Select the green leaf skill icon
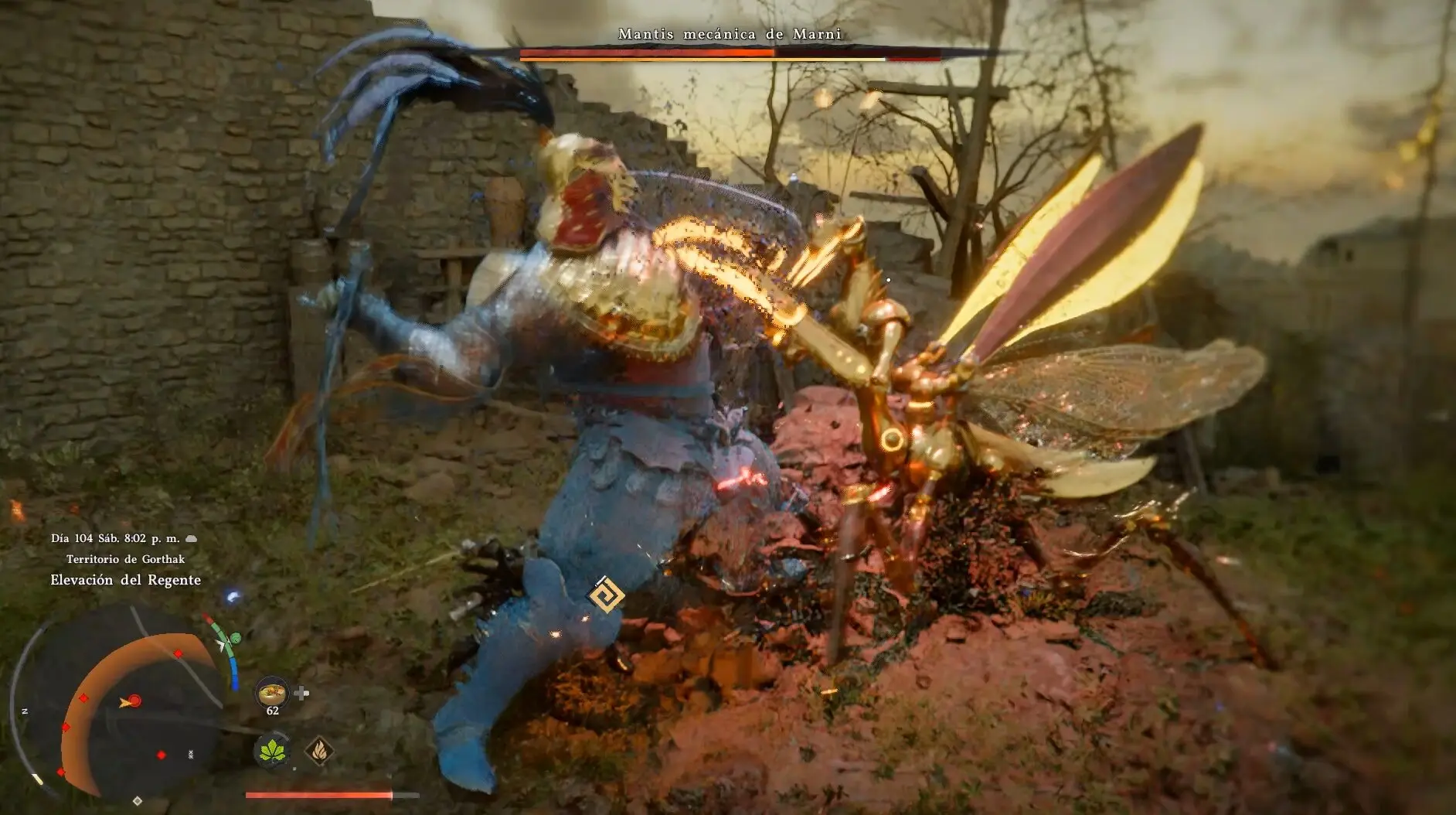The width and height of the screenshot is (1456, 815). pos(272,750)
